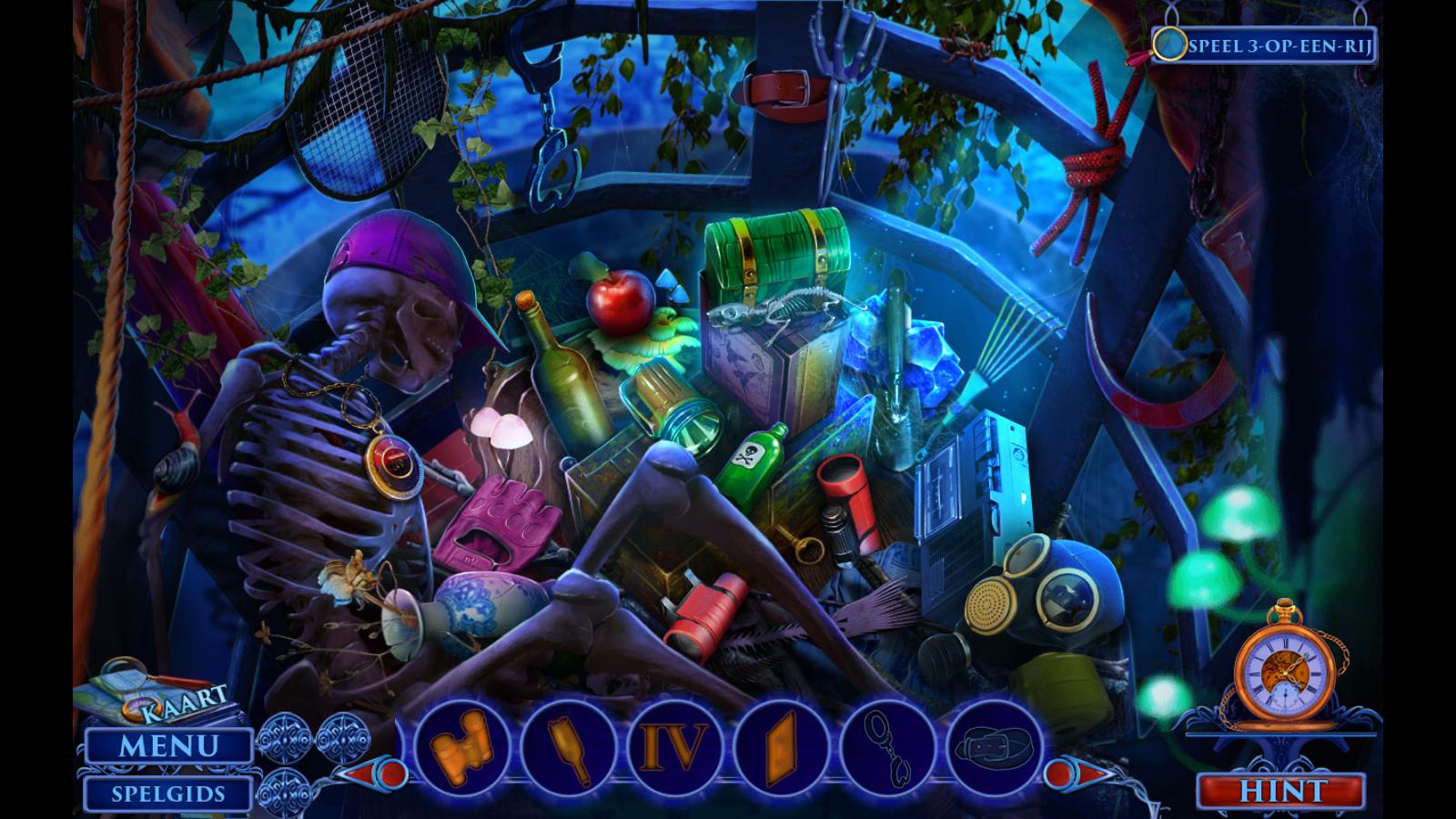The height and width of the screenshot is (819, 1456).
Task: Click the right red arrow of item bar
Action: [1065, 775]
